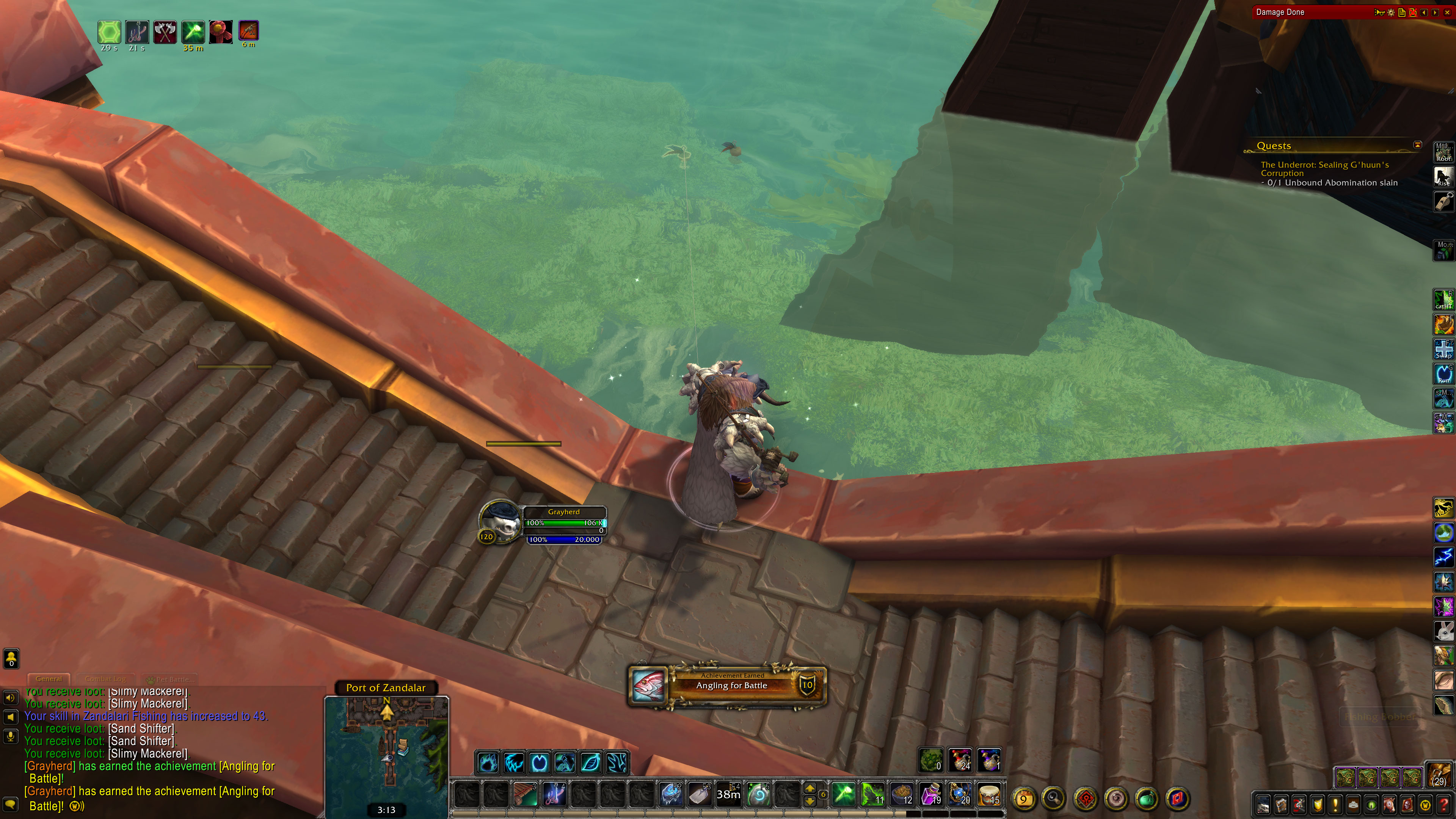Open the social button with yellow figure
Viewport: 1456px width, 819px height.
pyautogui.click(x=11, y=658)
